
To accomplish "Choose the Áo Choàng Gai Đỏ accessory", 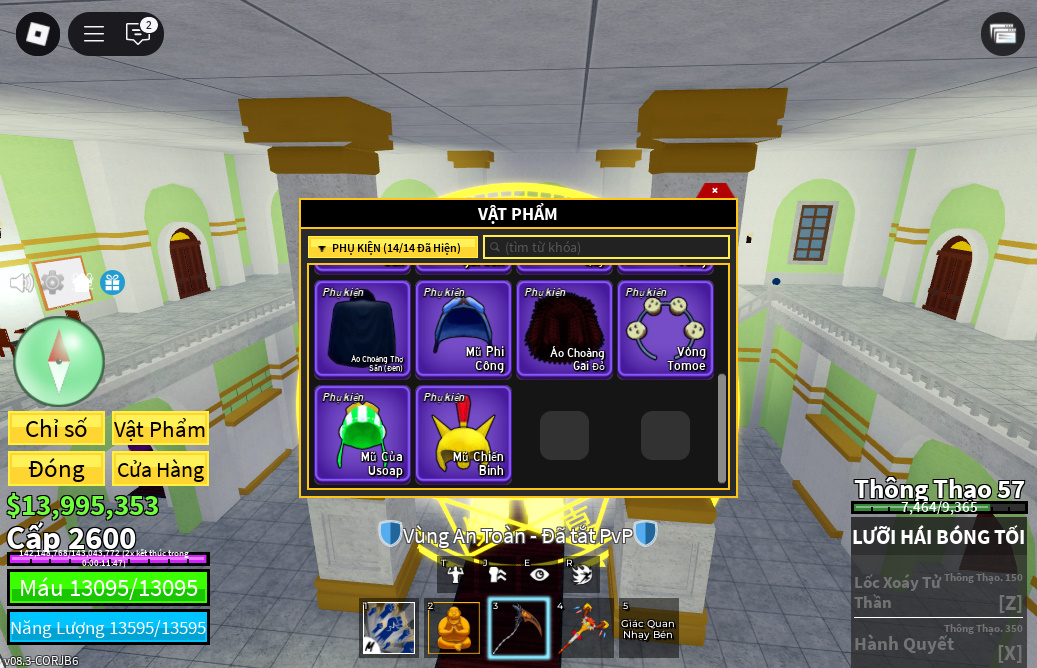I will [x=564, y=328].
